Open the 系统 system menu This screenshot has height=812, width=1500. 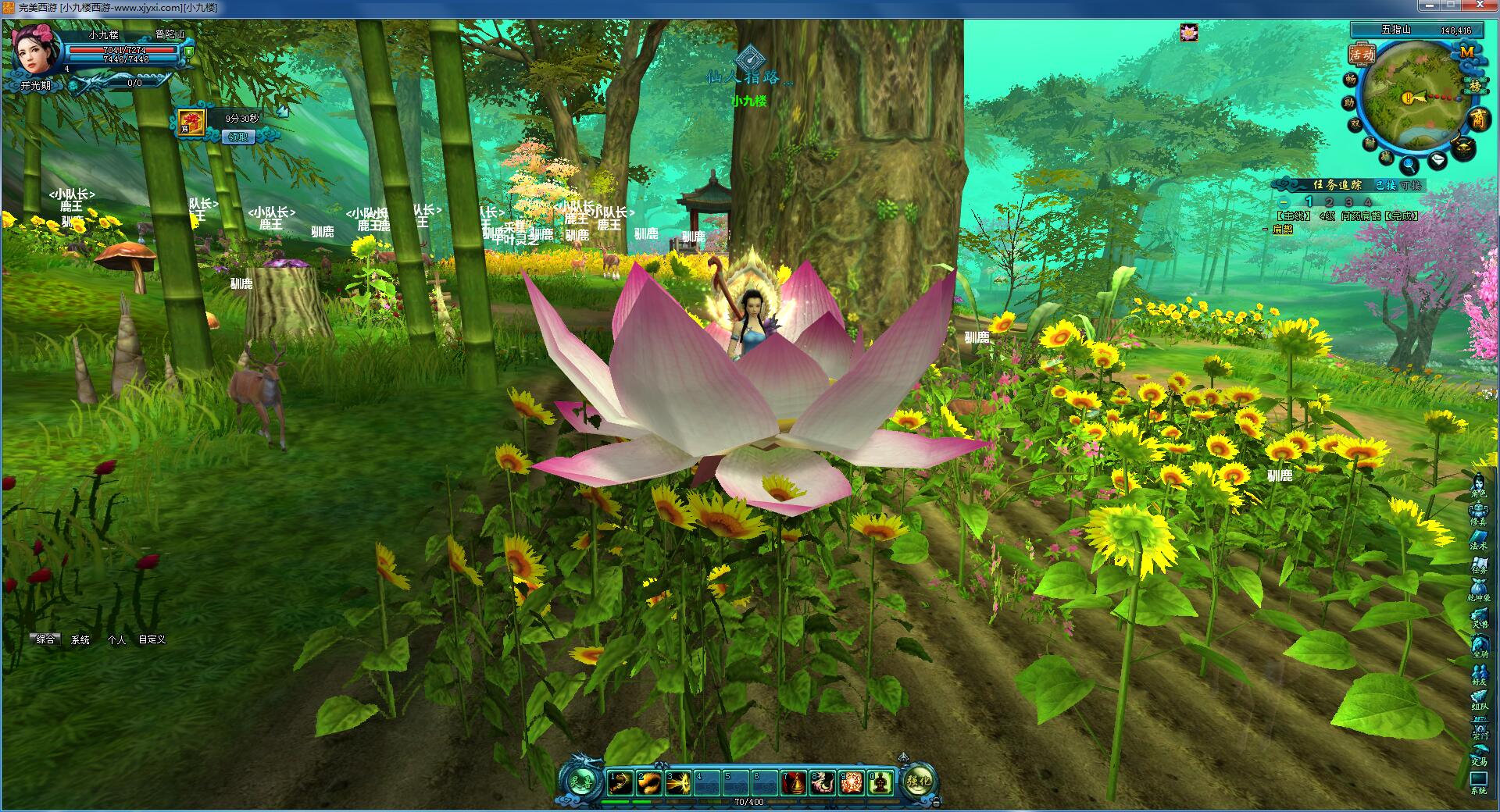pos(1478,782)
